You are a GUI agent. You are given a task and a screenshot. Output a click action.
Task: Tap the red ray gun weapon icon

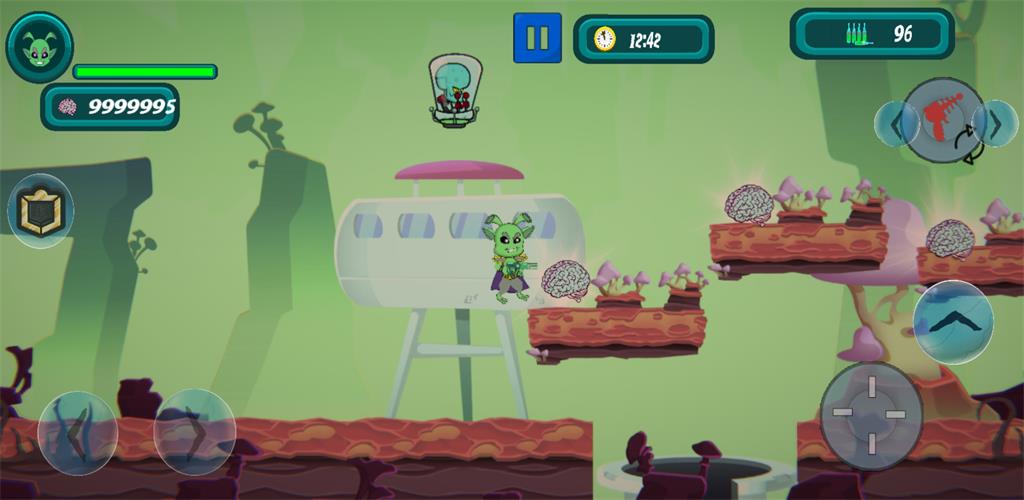[x=943, y=120]
